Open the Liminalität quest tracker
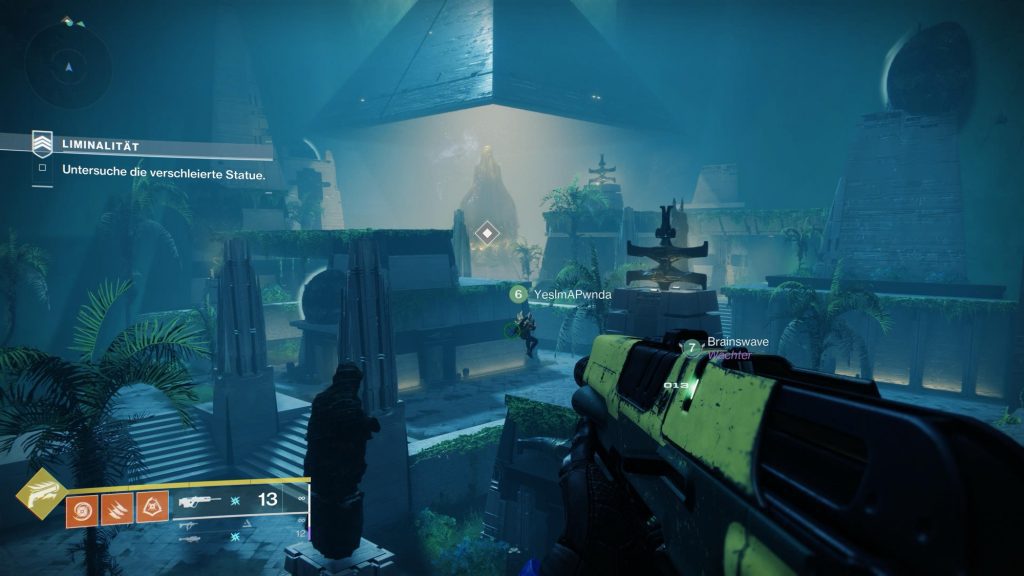Screen dimensions: 1024x576 point(150,146)
